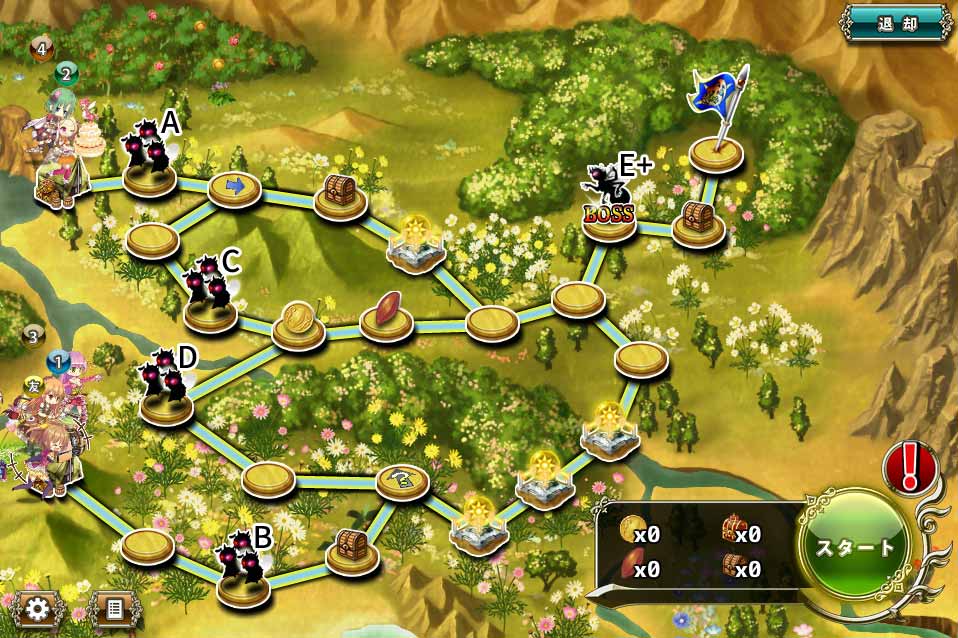Hit the 退却 retreat button

click(896, 22)
